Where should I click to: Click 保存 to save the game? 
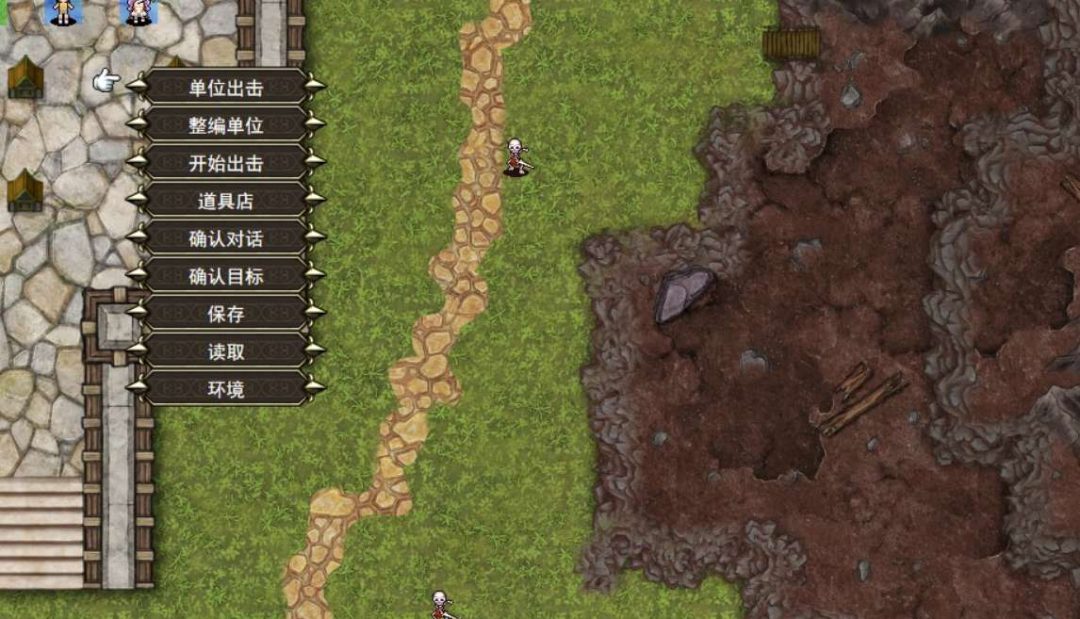226,314
